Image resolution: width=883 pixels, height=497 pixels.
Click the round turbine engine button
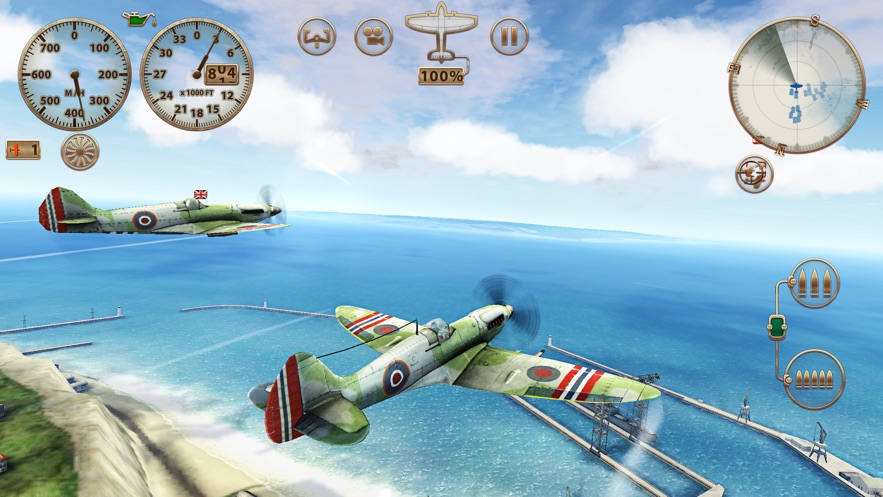[x=80, y=152]
